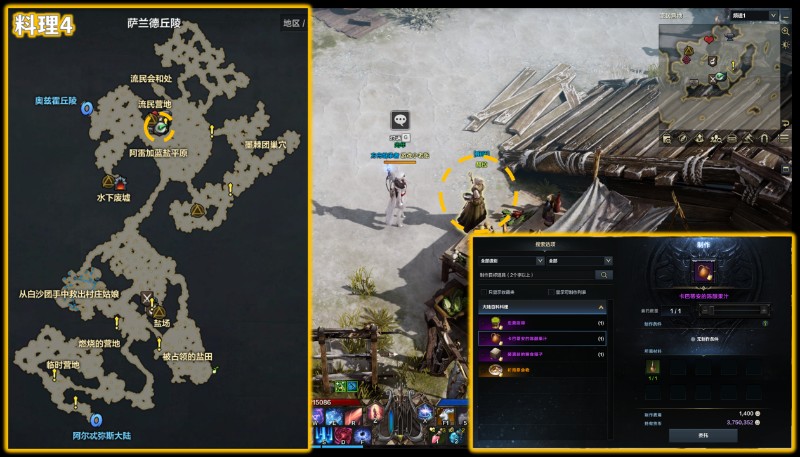
Task: Open the second filter dropdown
Action: click(x=580, y=260)
